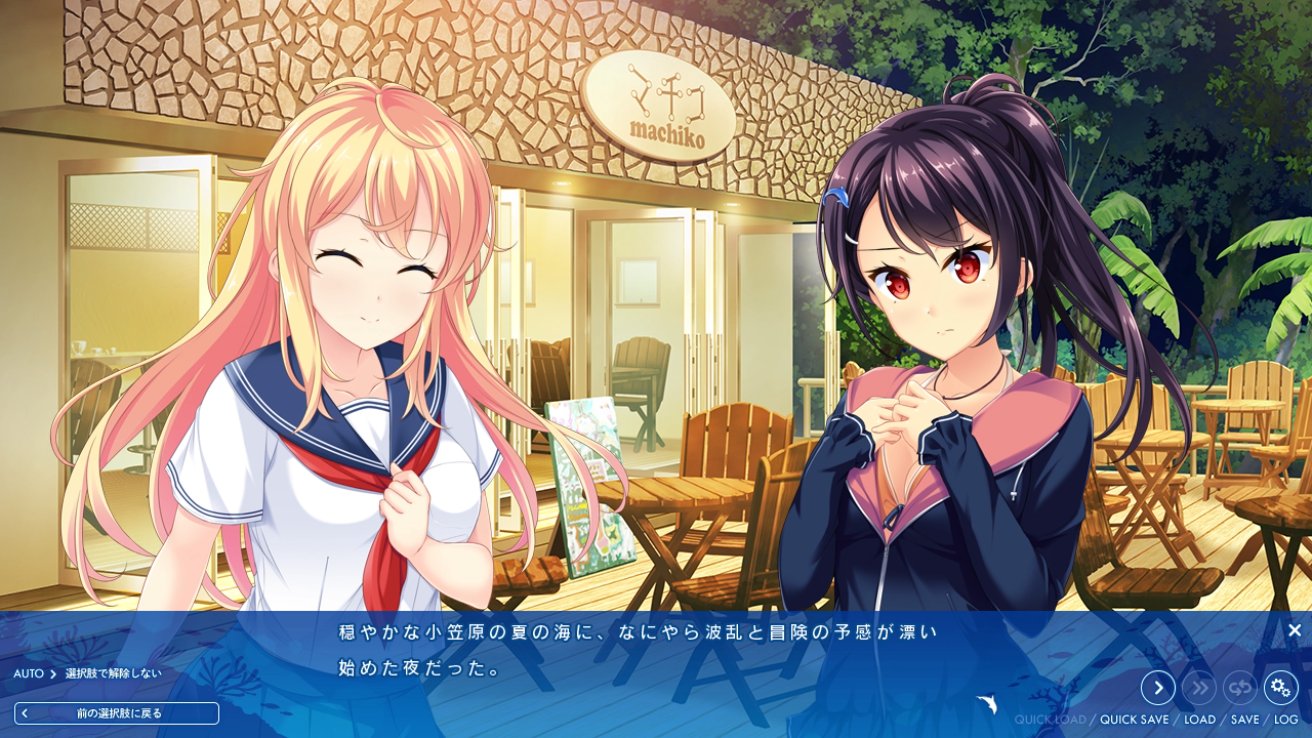Open the QUICK SAVE menu item

[x=1135, y=719]
